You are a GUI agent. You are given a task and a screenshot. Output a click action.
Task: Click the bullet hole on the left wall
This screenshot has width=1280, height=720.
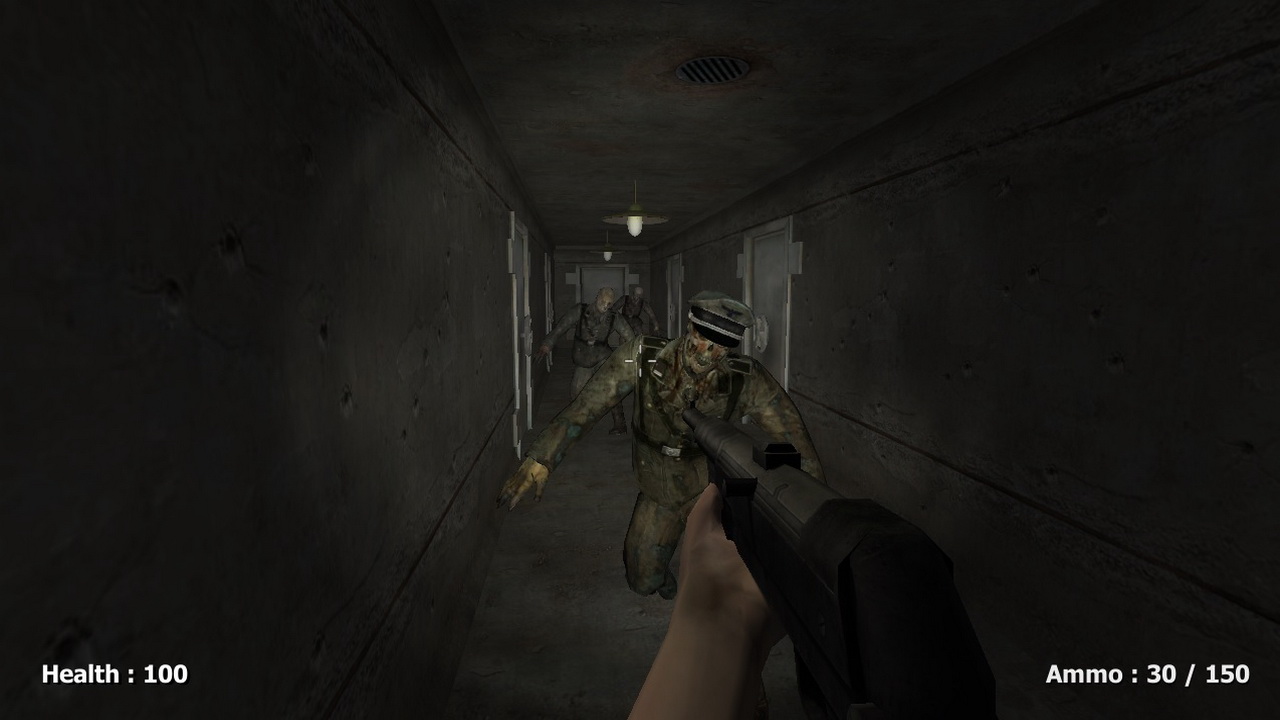(325, 330)
